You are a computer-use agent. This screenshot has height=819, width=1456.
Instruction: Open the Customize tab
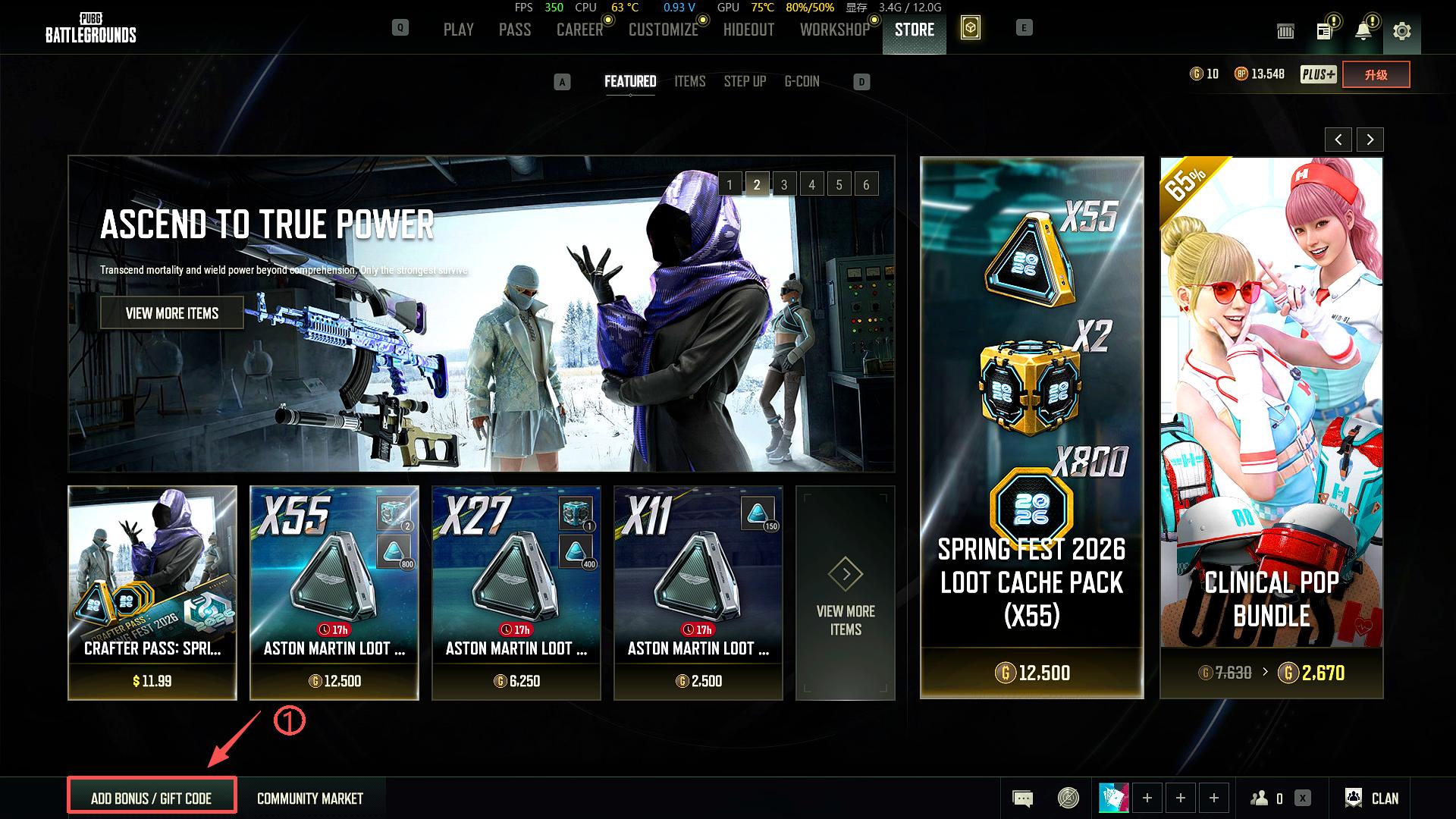point(663,30)
